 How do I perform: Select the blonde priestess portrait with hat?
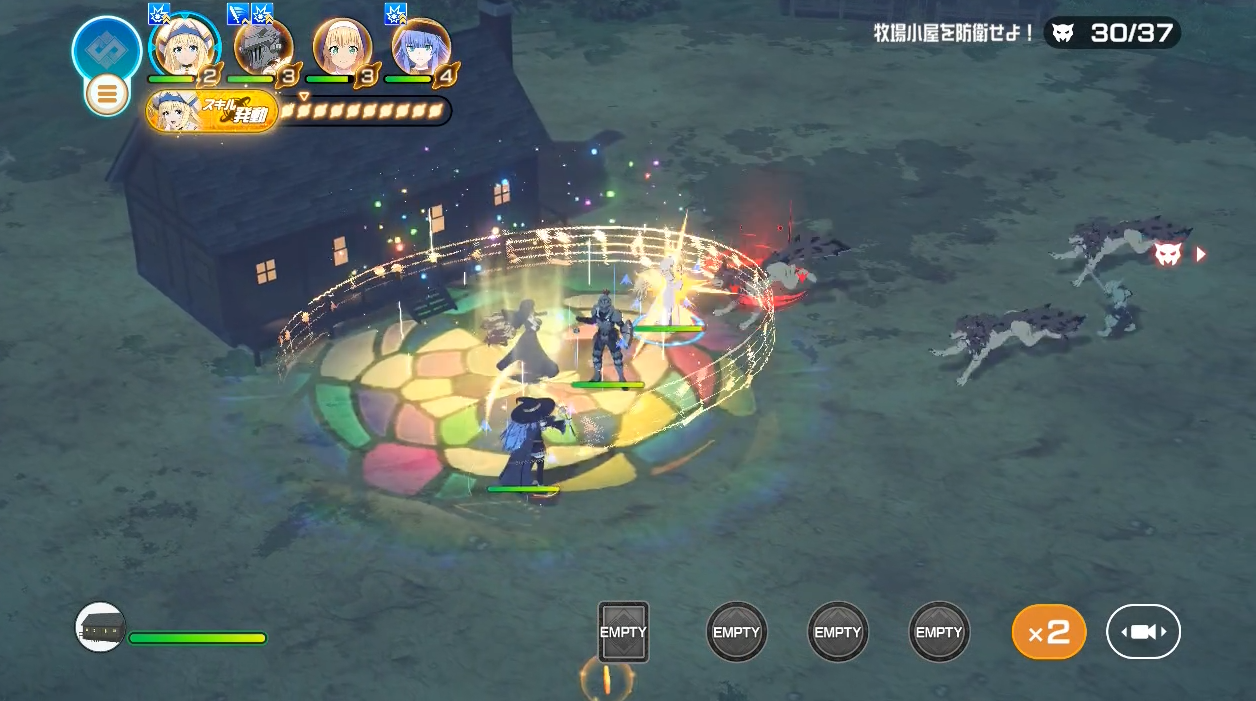point(184,46)
